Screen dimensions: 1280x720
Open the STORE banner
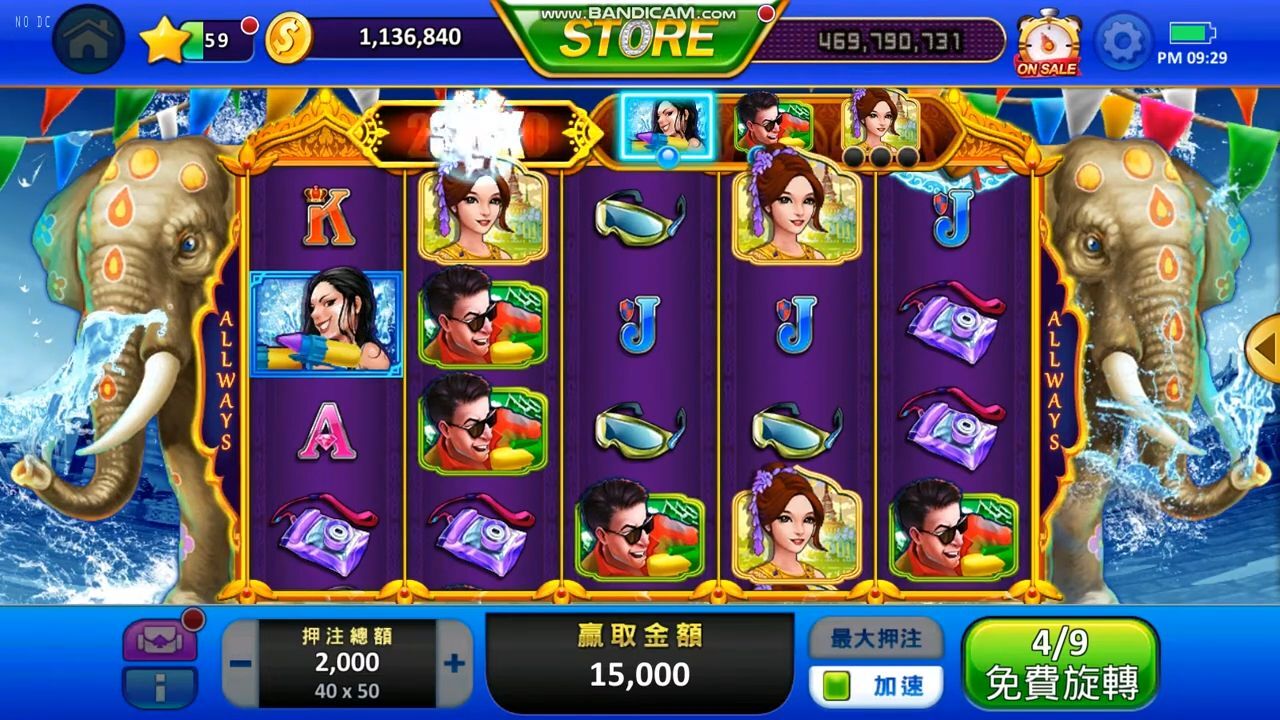click(x=638, y=38)
